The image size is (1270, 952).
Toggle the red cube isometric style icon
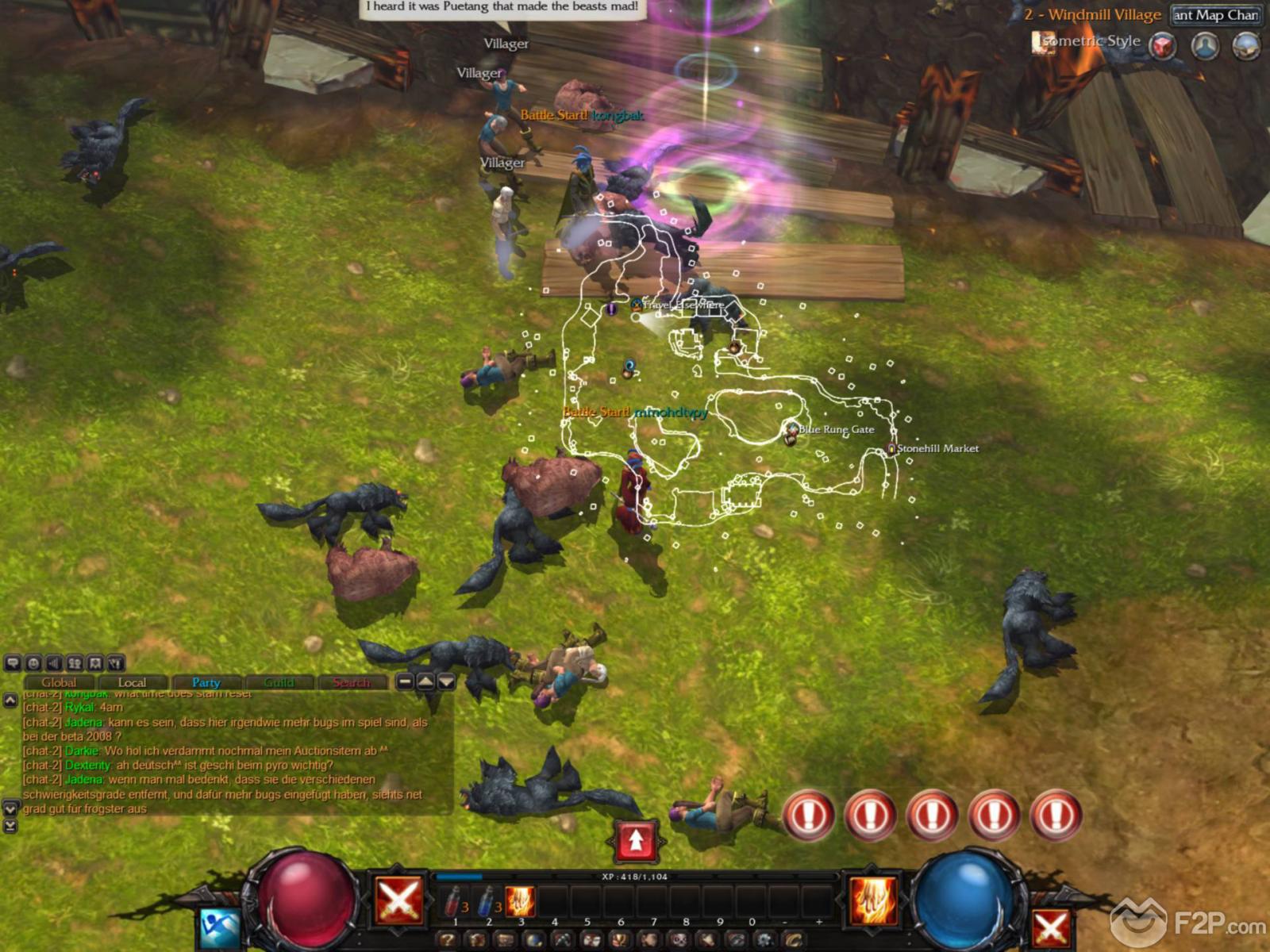click(1163, 45)
